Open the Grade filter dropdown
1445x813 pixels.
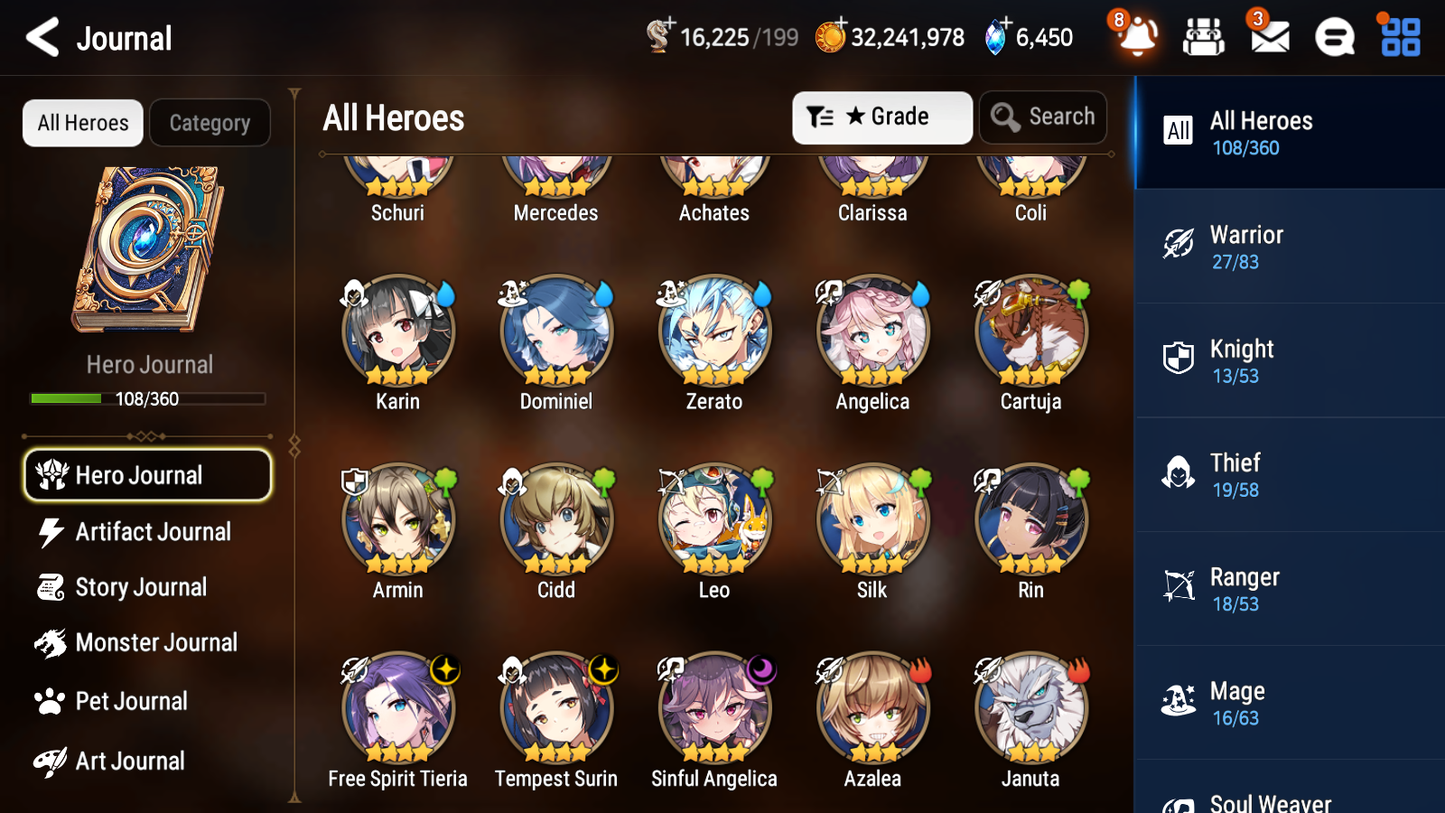click(882, 117)
